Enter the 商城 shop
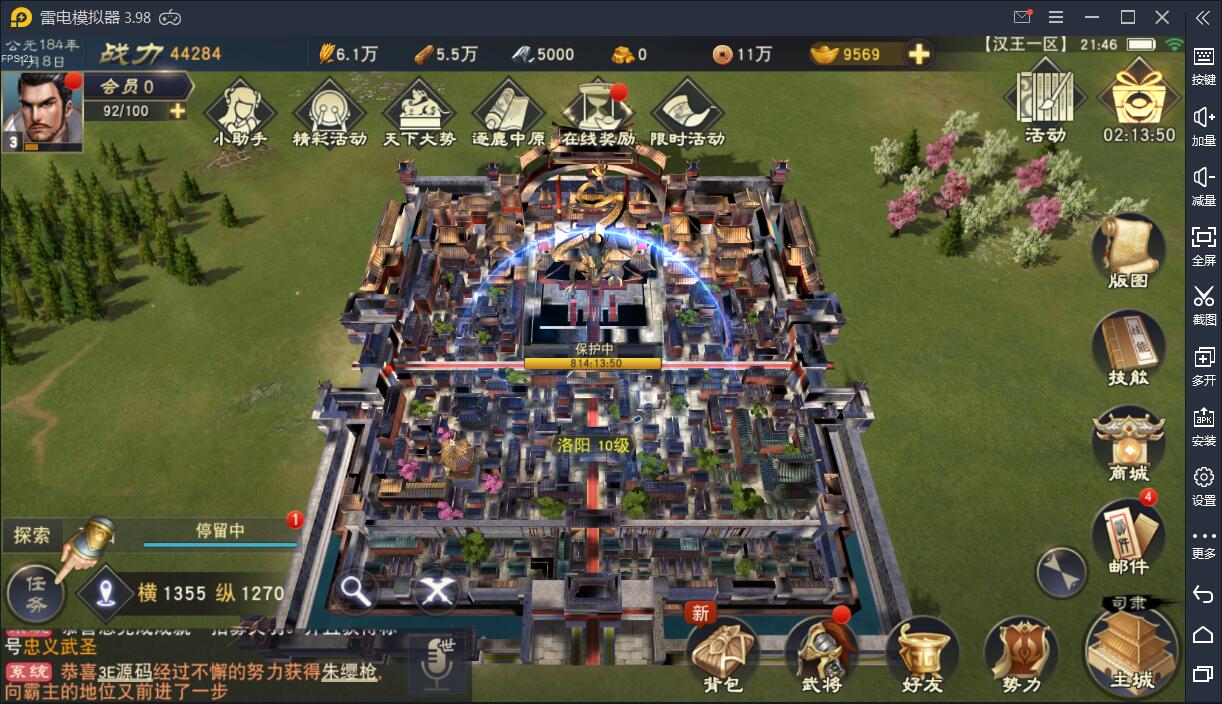This screenshot has height=704, width=1222. pyautogui.click(x=1128, y=445)
